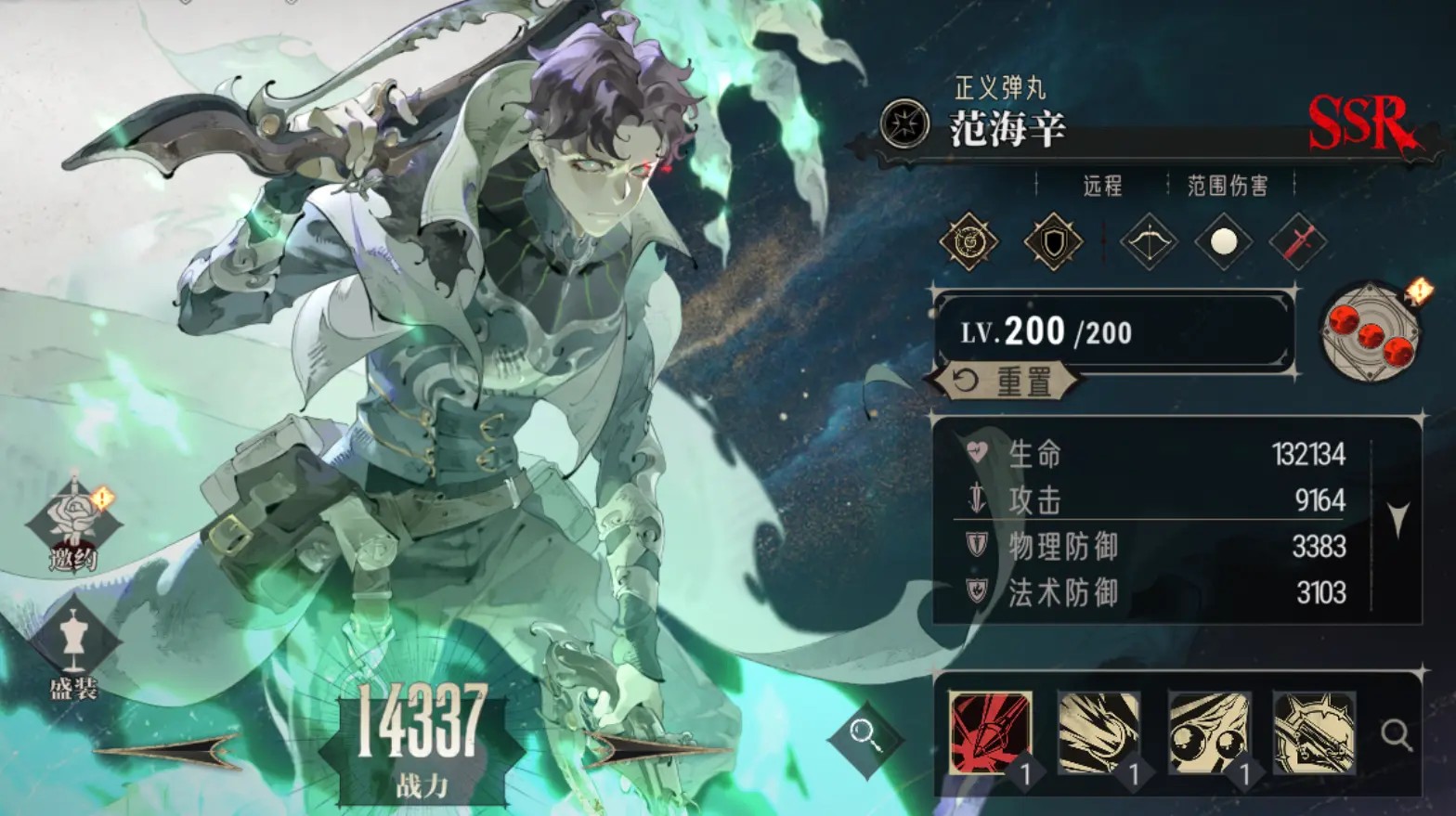Select the red crossbow skill icon
Viewport: 1456px width, 816px height.
point(991,733)
